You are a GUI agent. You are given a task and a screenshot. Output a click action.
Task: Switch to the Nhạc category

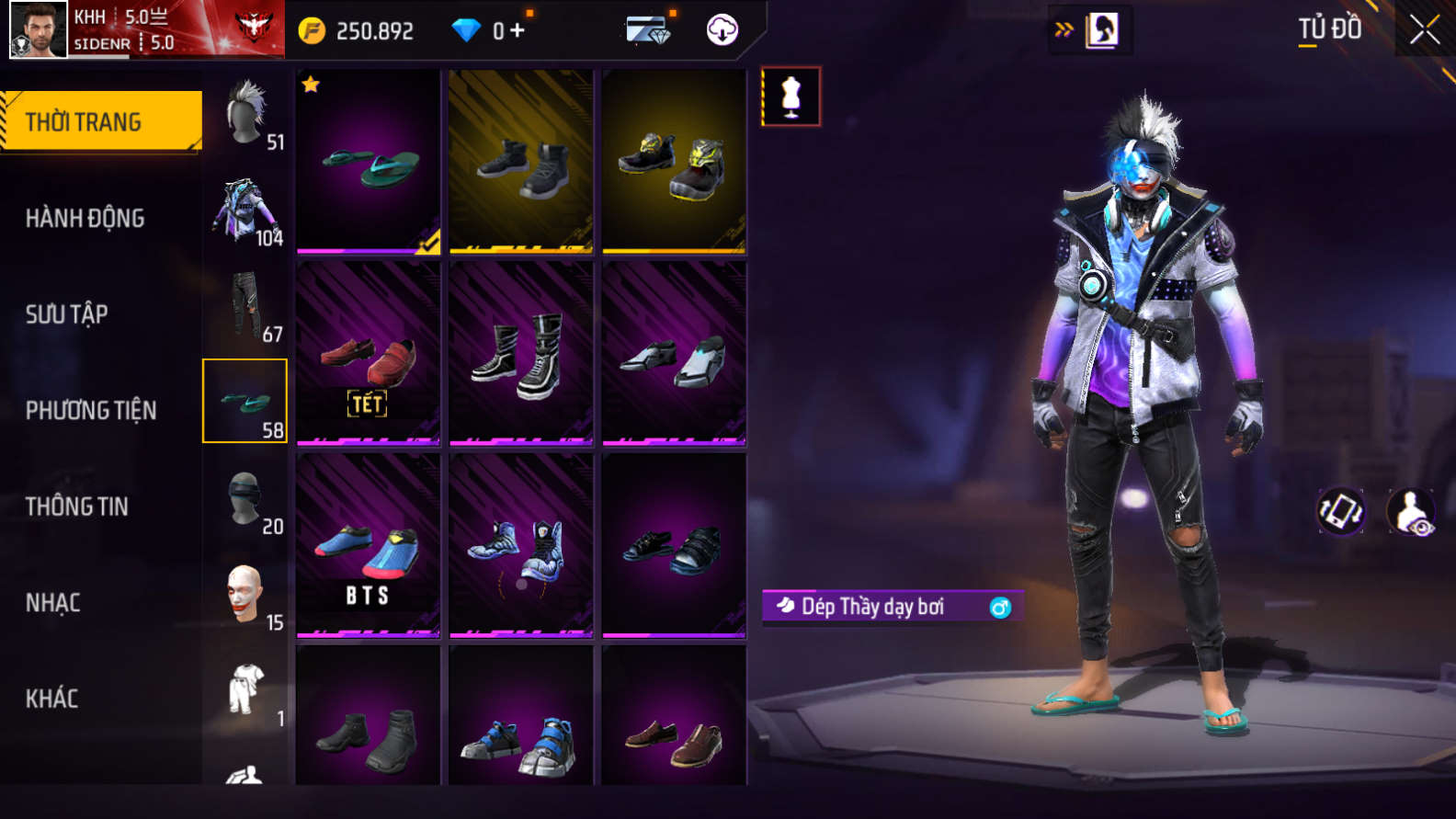52,603
